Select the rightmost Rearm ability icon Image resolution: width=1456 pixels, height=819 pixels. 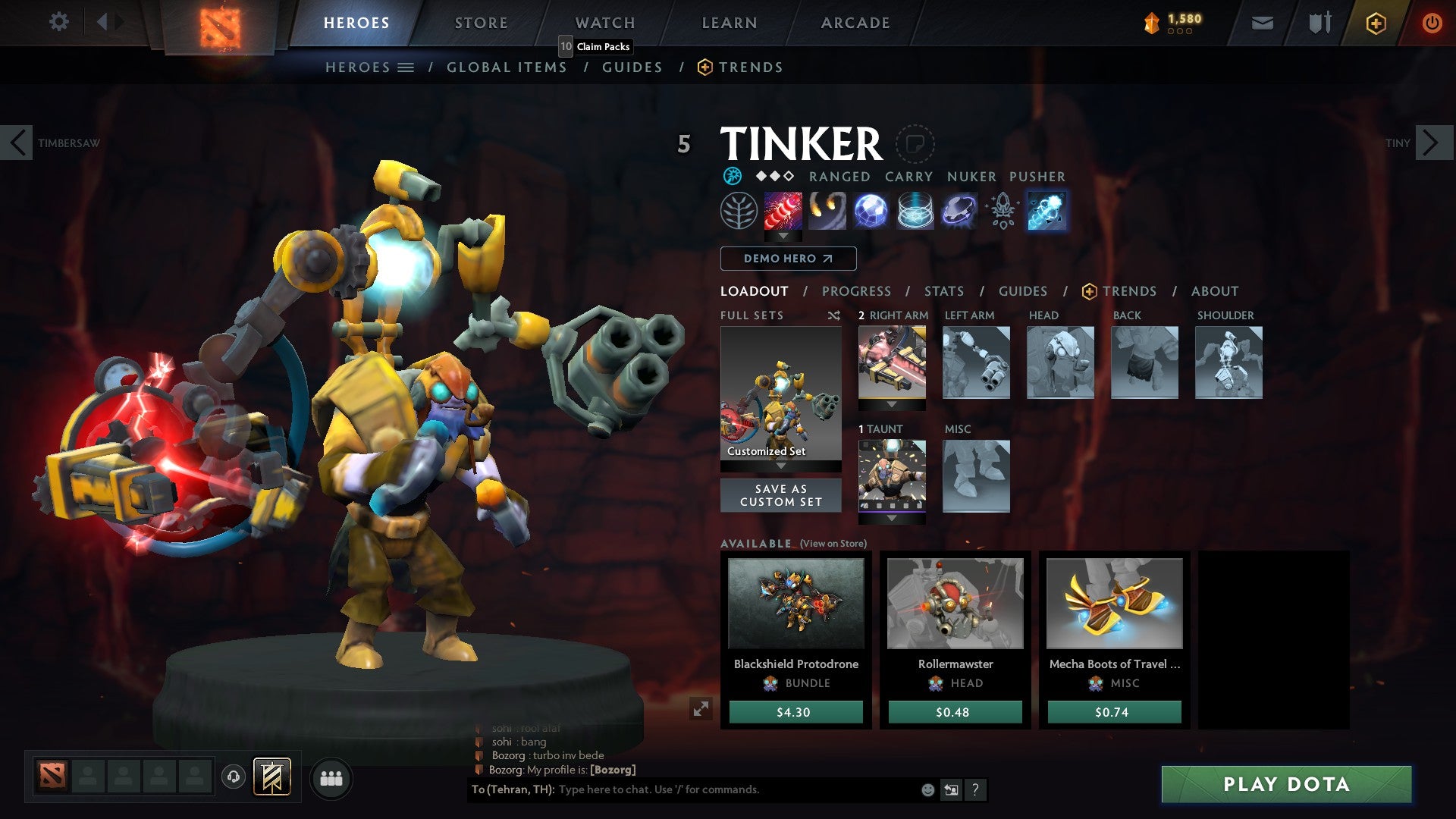[x=1047, y=211]
